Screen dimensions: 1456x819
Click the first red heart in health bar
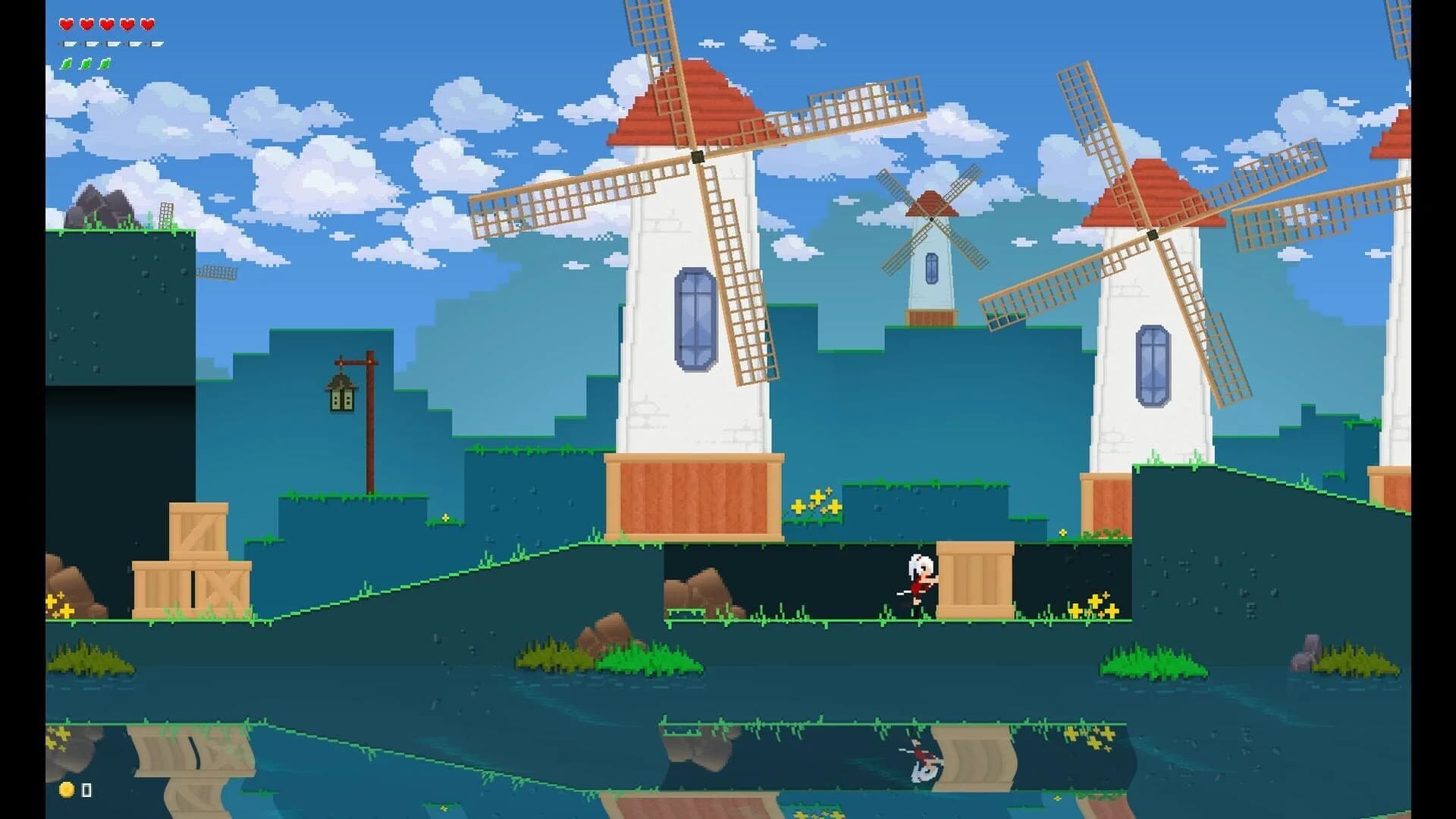[66, 24]
